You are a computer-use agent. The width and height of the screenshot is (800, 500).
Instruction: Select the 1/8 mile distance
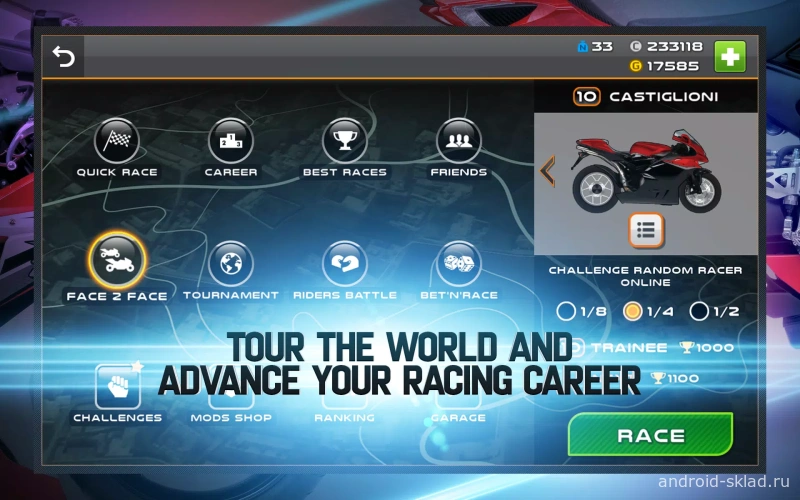click(x=567, y=311)
